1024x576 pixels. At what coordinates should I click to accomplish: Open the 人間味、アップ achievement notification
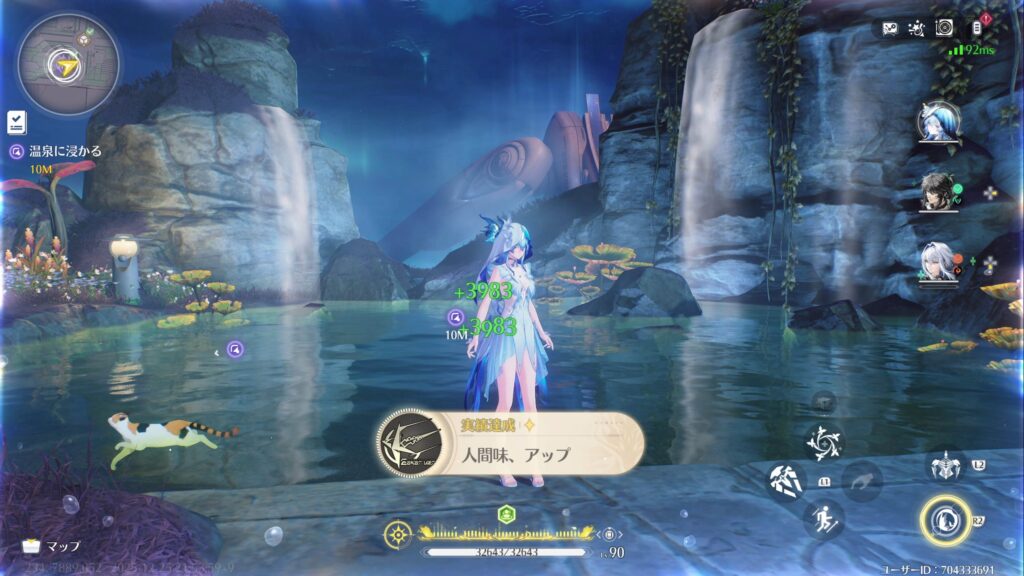point(510,444)
